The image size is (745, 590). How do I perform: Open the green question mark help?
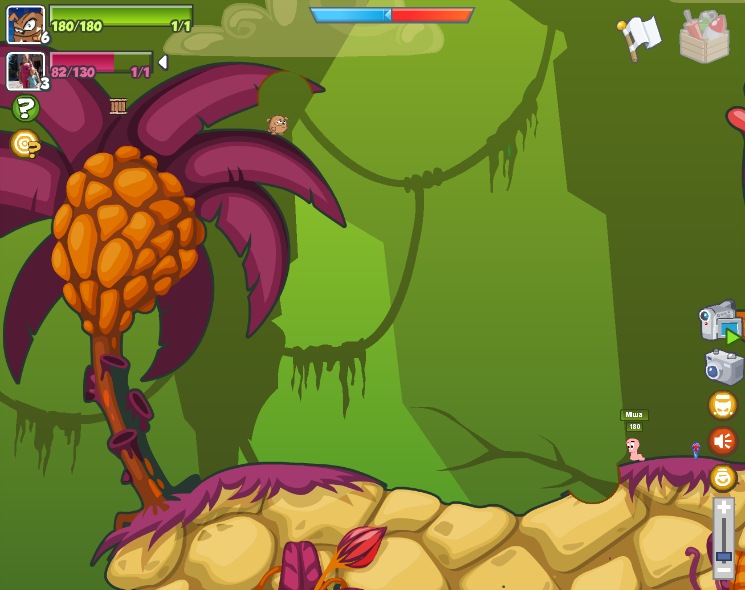25,109
